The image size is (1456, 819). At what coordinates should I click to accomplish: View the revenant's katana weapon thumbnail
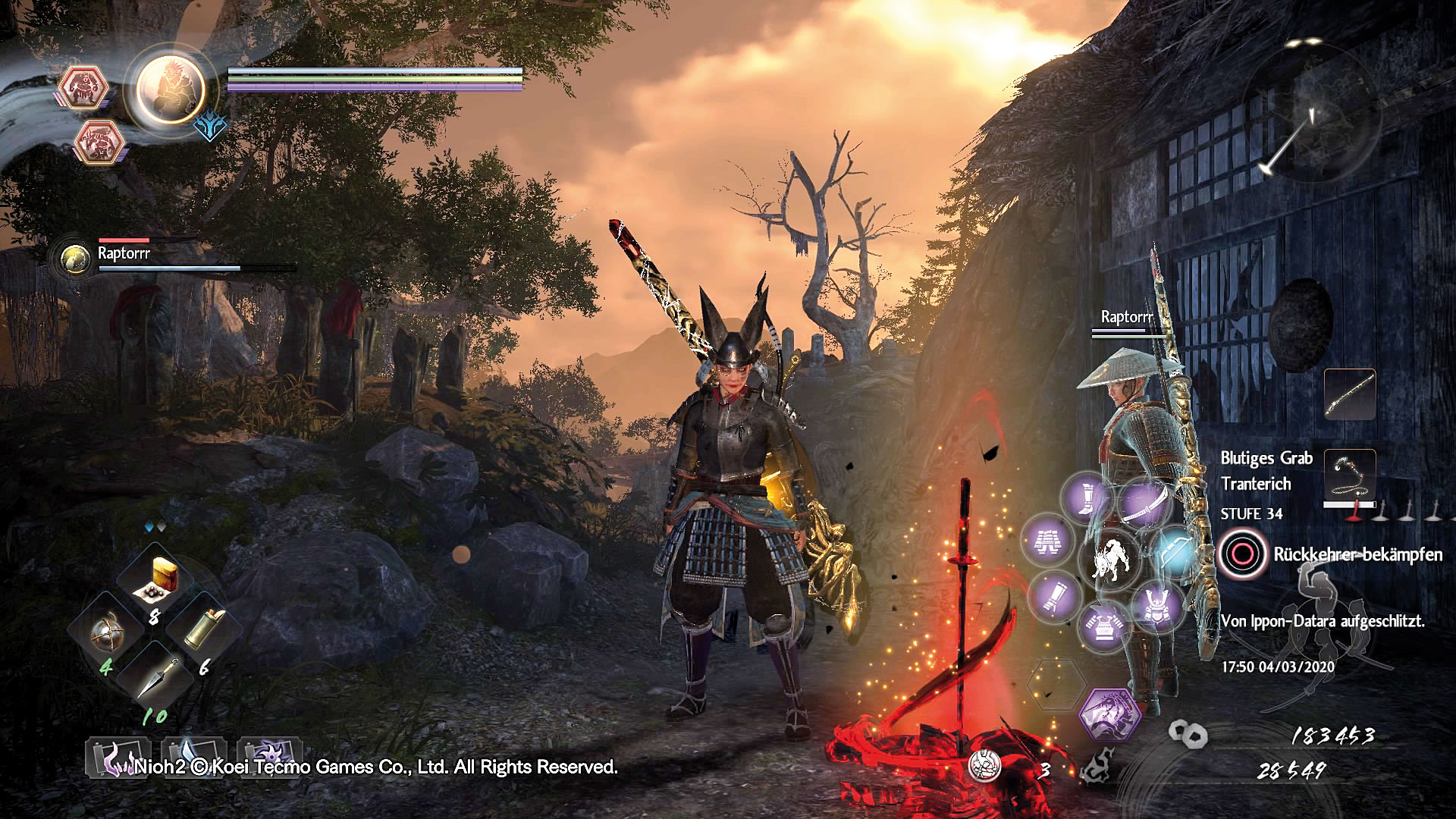[1350, 394]
